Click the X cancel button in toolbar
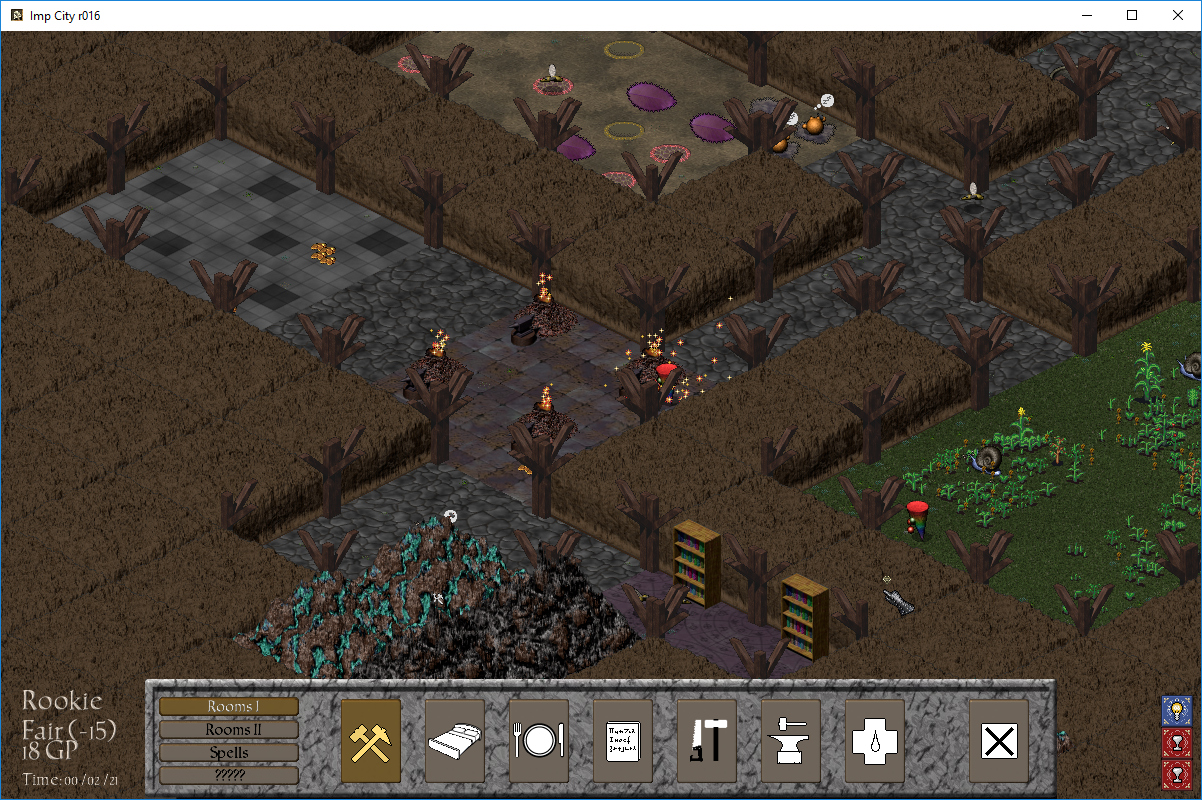The image size is (1202, 800). pyautogui.click(x=999, y=741)
